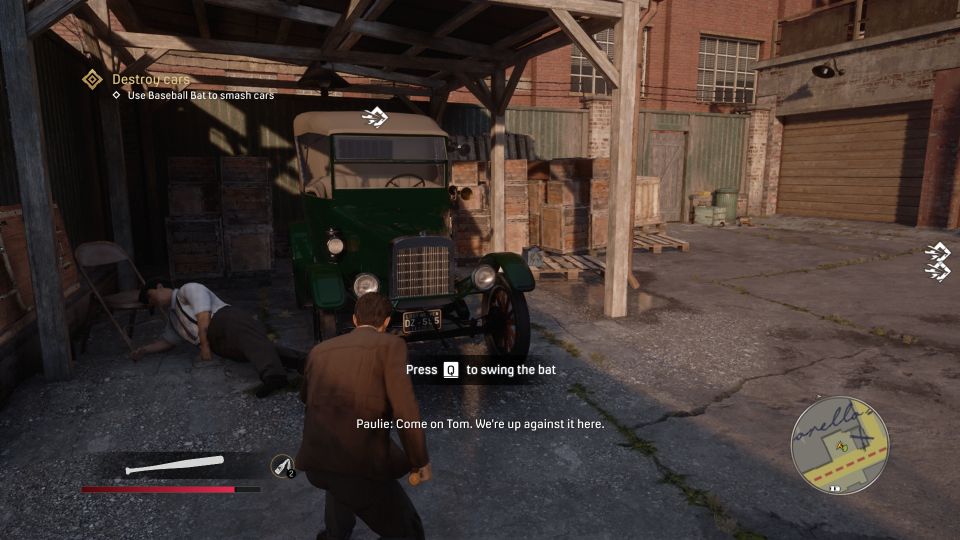Select the Destroy cars objective tracker
This screenshot has width=960, height=540.
point(150,79)
